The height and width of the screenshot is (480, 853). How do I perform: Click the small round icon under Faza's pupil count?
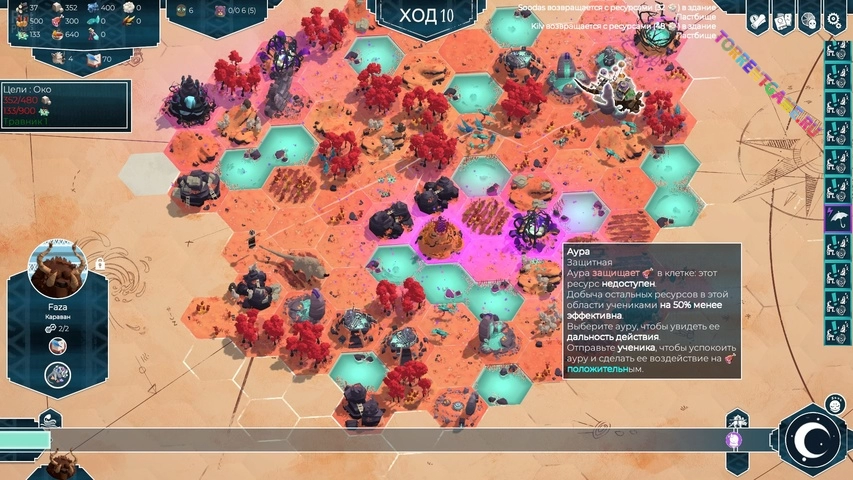point(58,346)
